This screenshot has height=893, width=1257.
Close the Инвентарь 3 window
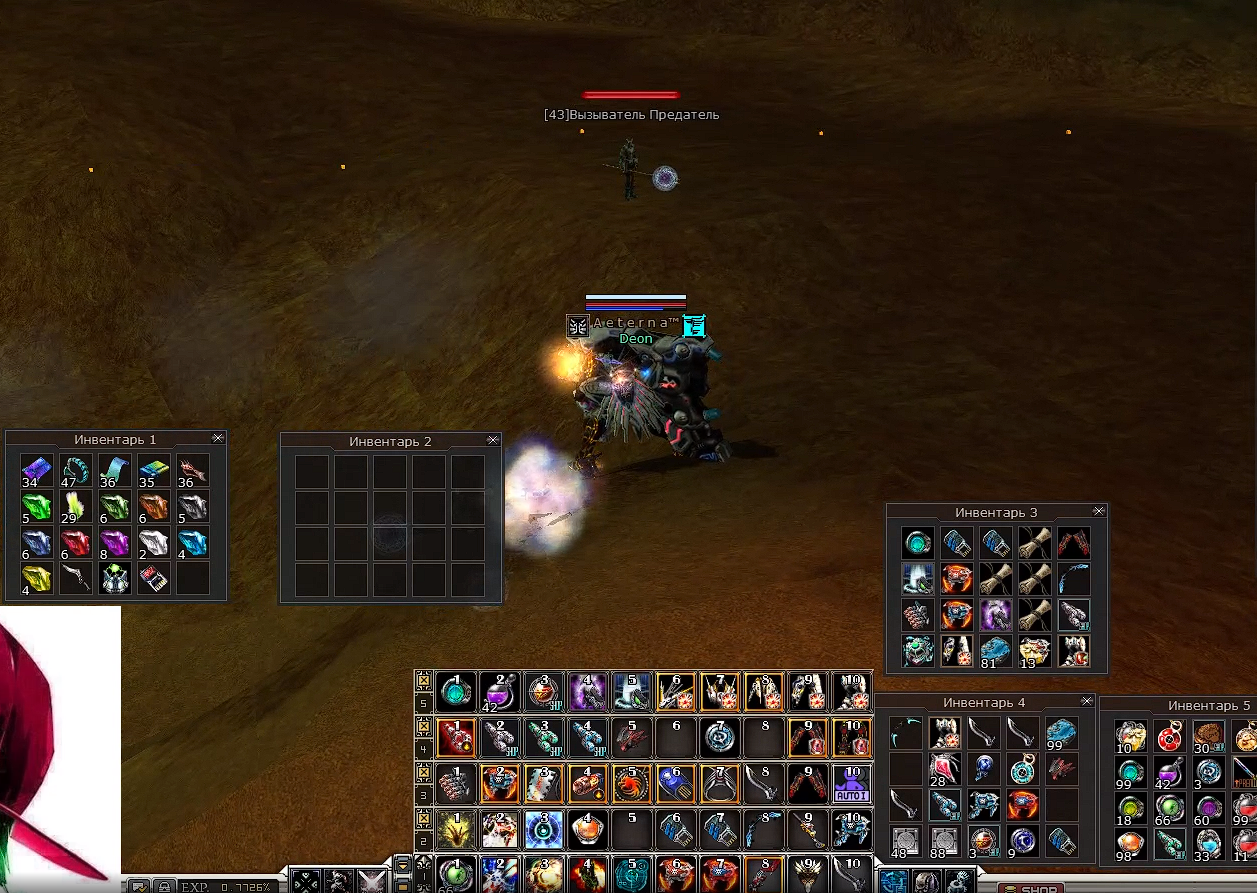point(1099,511)
